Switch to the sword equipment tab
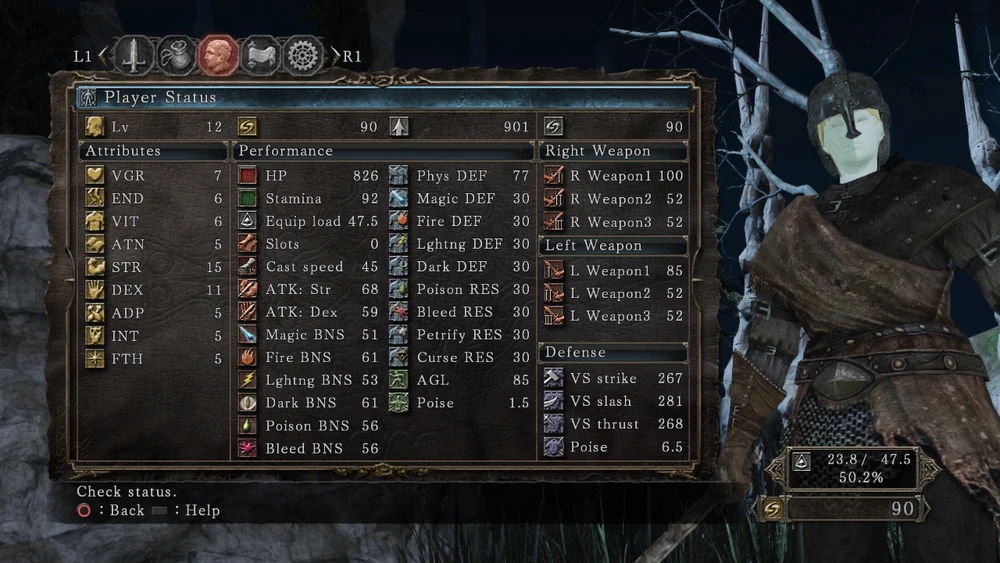This screenshot has height=563, width=1000. click(133, 56)
